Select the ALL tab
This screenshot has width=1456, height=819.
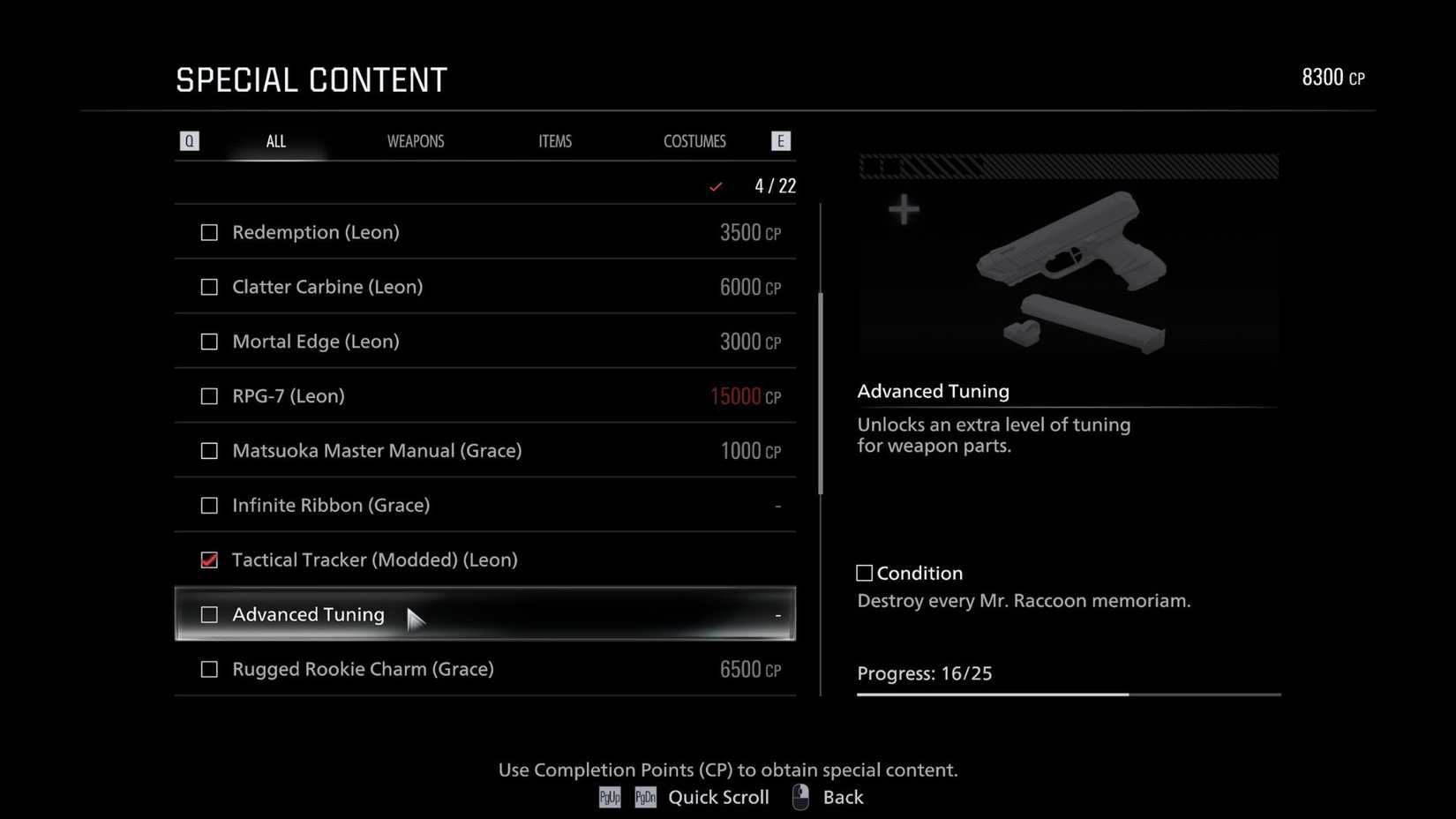coord(275,140)
